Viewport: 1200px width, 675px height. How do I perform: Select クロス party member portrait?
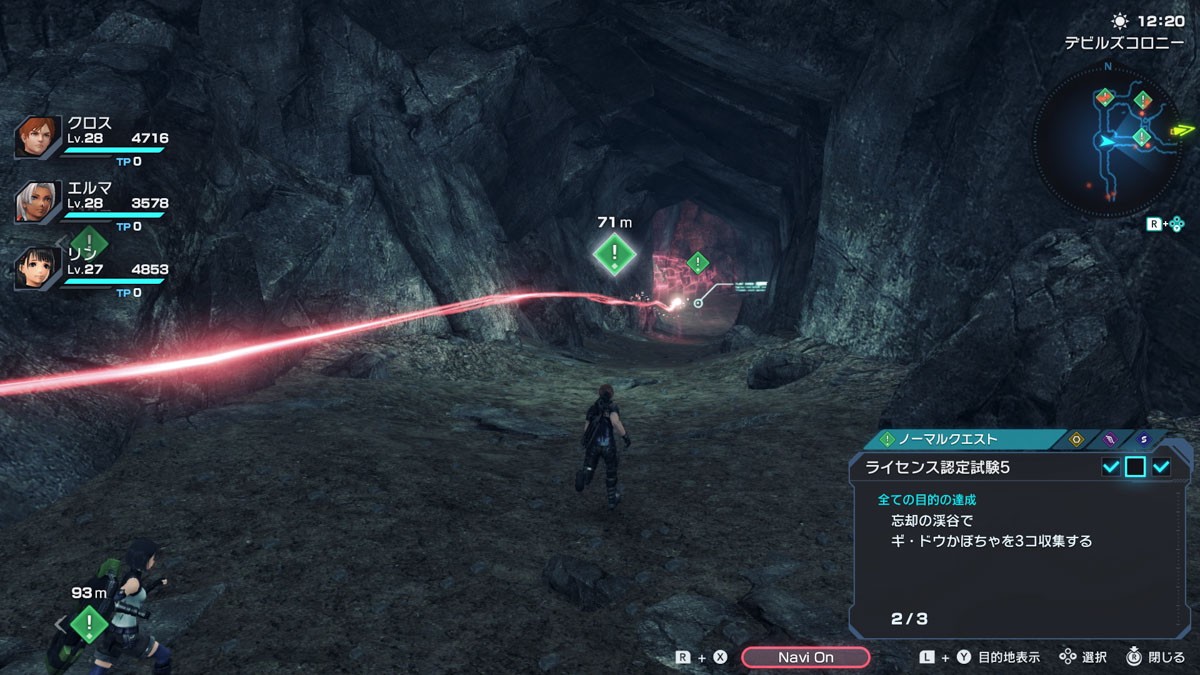37,137
